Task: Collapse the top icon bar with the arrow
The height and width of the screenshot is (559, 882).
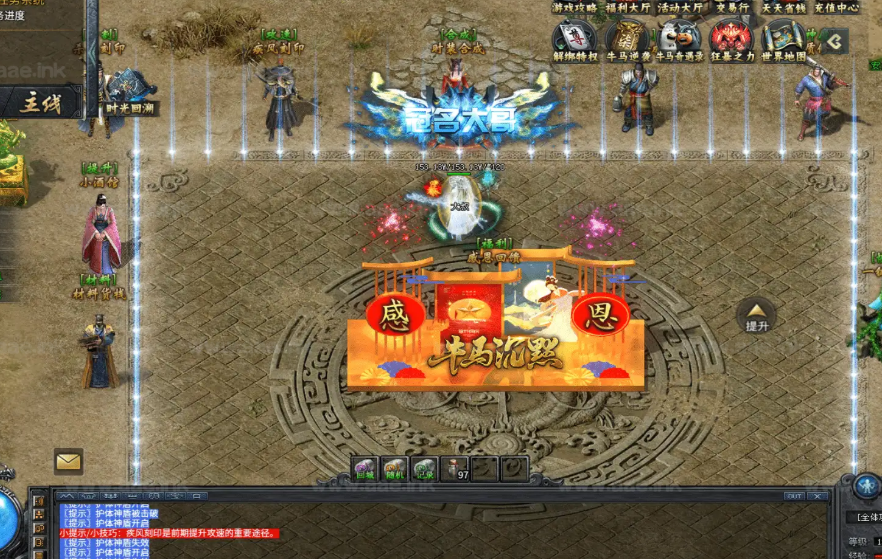Action: 833,41
